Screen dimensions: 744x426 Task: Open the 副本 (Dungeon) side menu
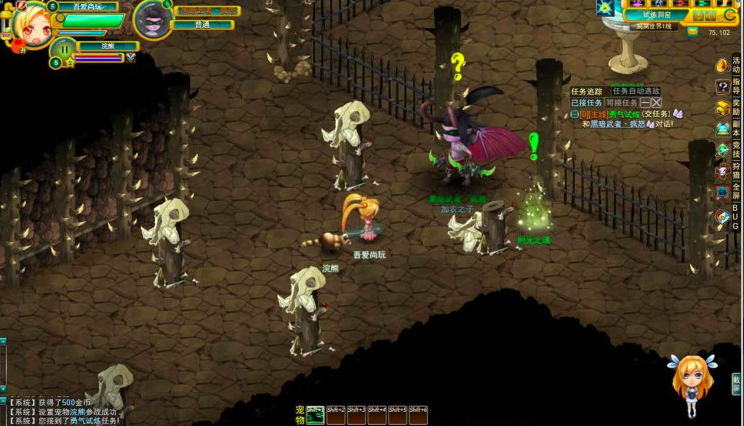[x=724, y=129]
